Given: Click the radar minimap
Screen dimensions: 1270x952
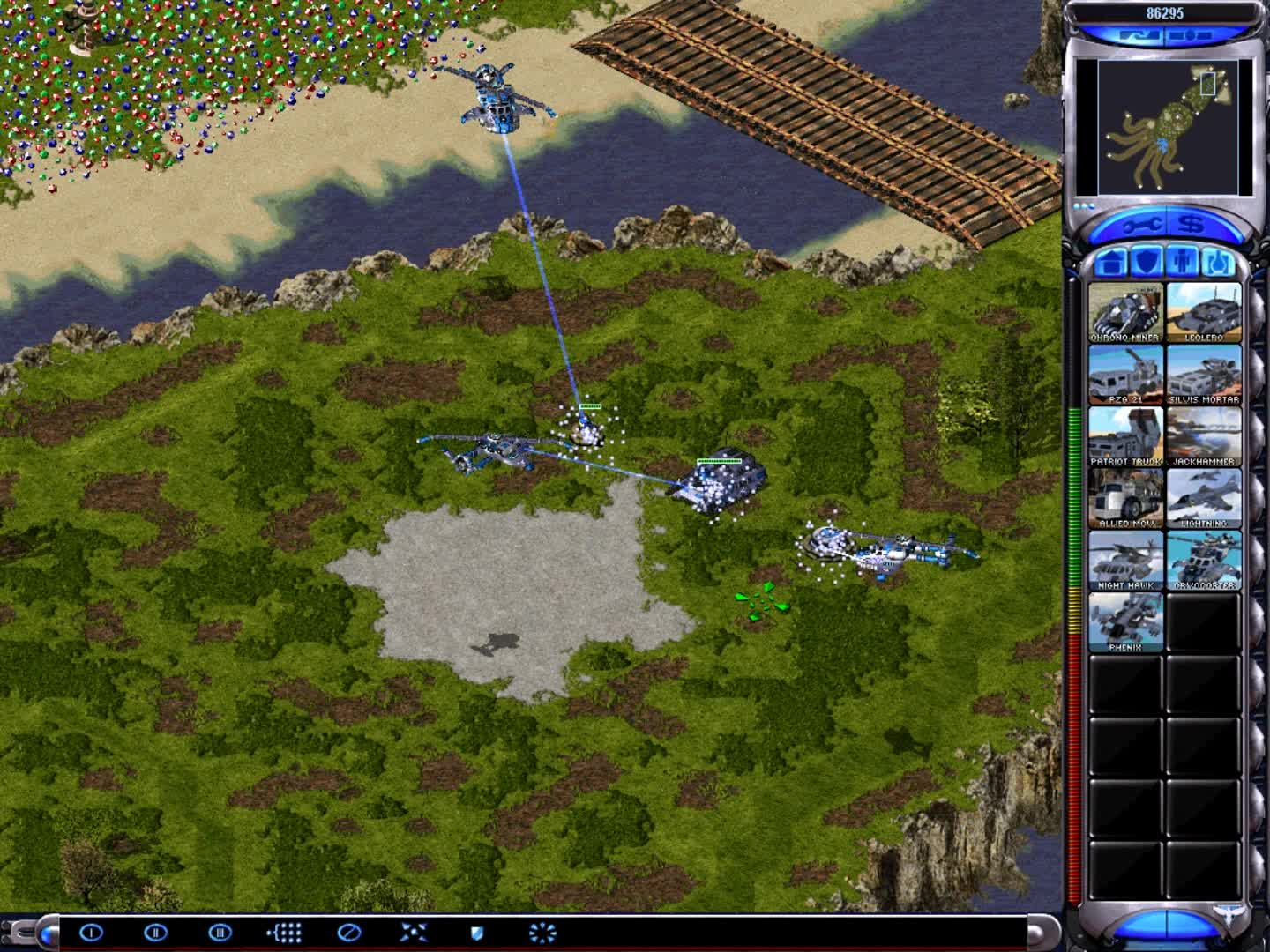Looking at the screenshot, I should 1162,127.
